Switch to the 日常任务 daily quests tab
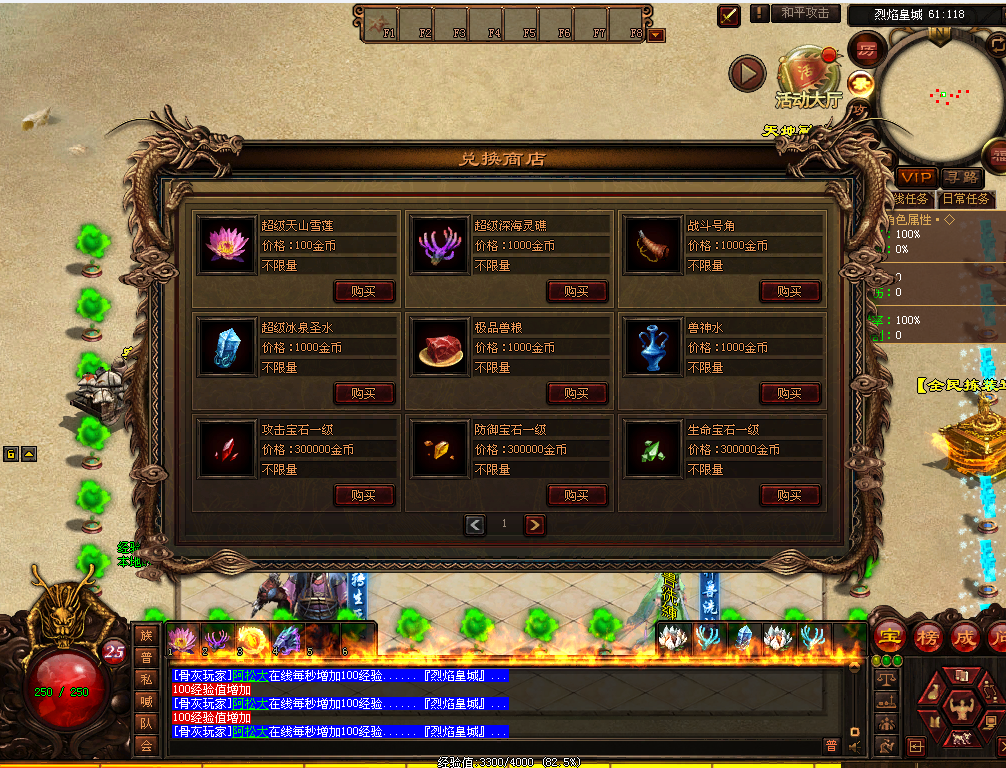 coord(966,198)
